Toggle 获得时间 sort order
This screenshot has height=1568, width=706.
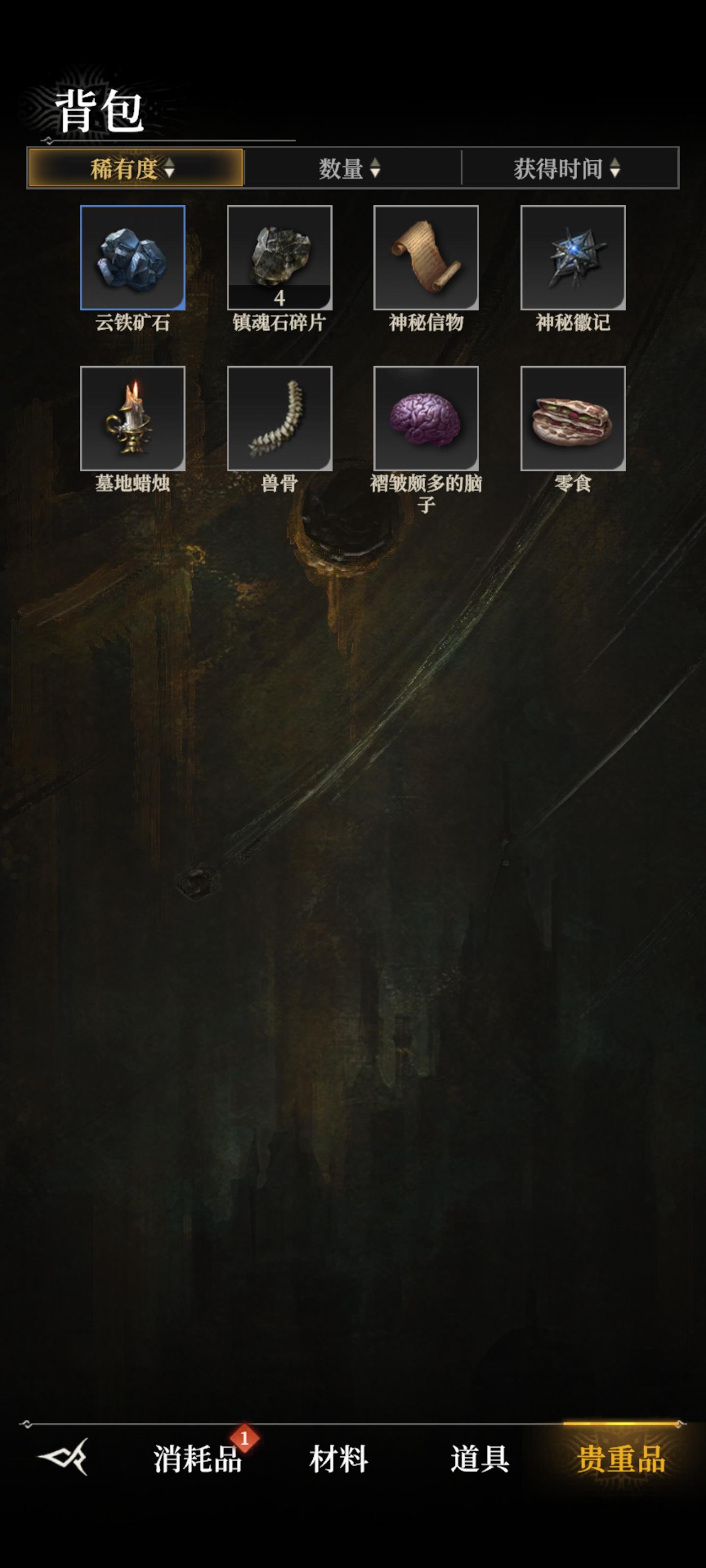[x=563, y=171]
